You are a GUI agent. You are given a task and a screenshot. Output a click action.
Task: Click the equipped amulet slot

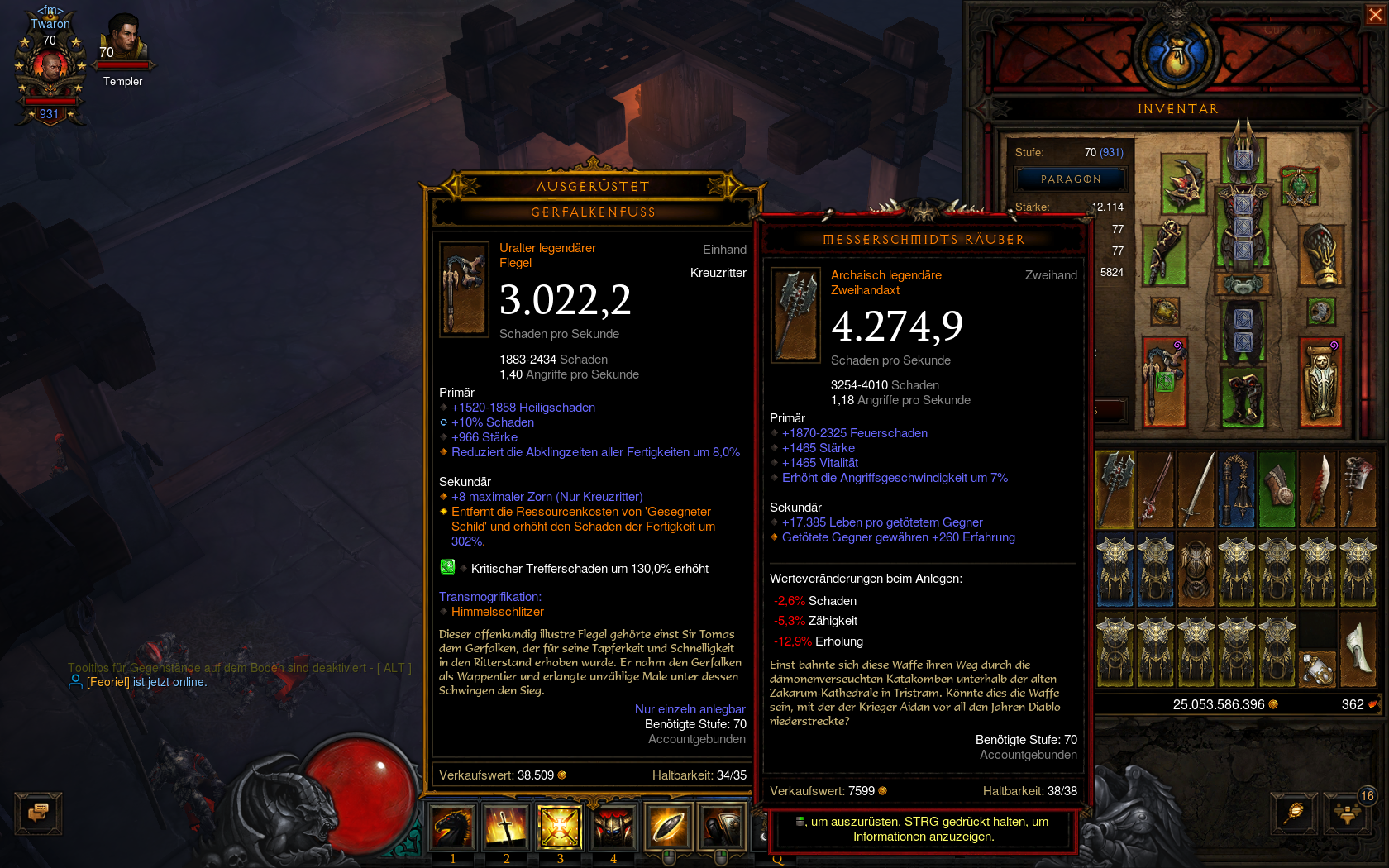(x=1300, y=185)
